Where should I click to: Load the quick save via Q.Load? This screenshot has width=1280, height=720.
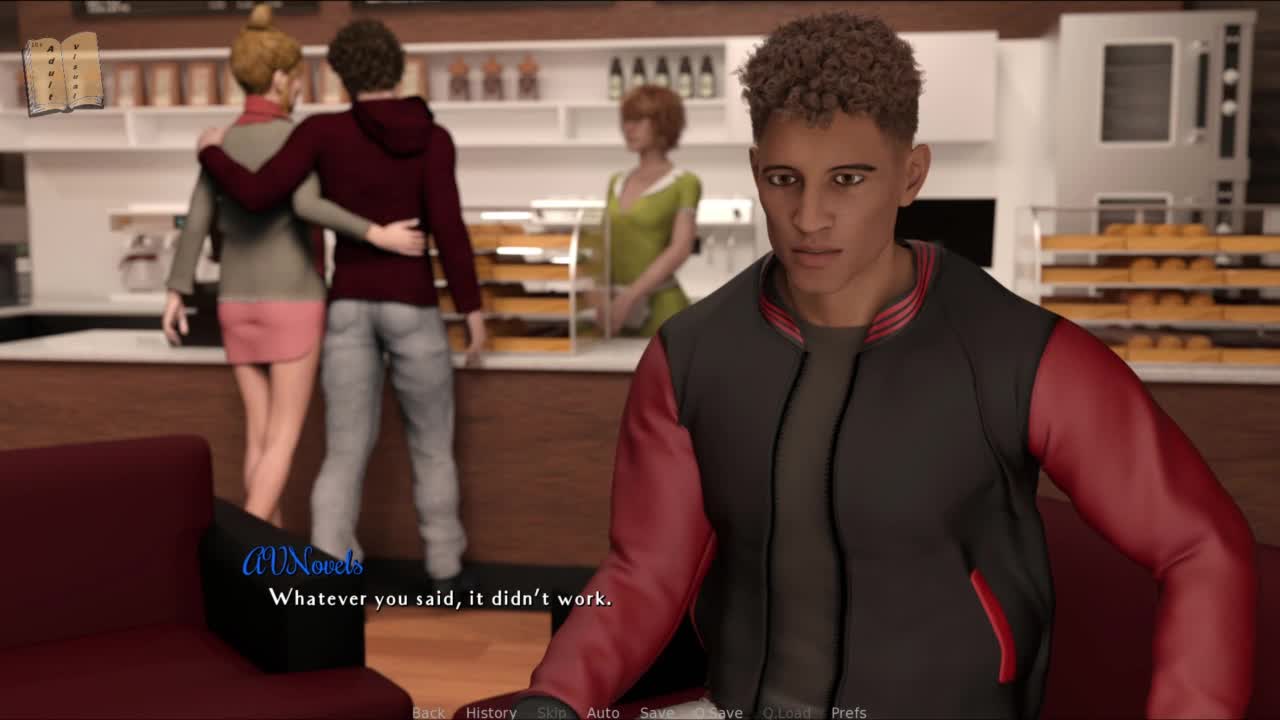tap(786, 712)
